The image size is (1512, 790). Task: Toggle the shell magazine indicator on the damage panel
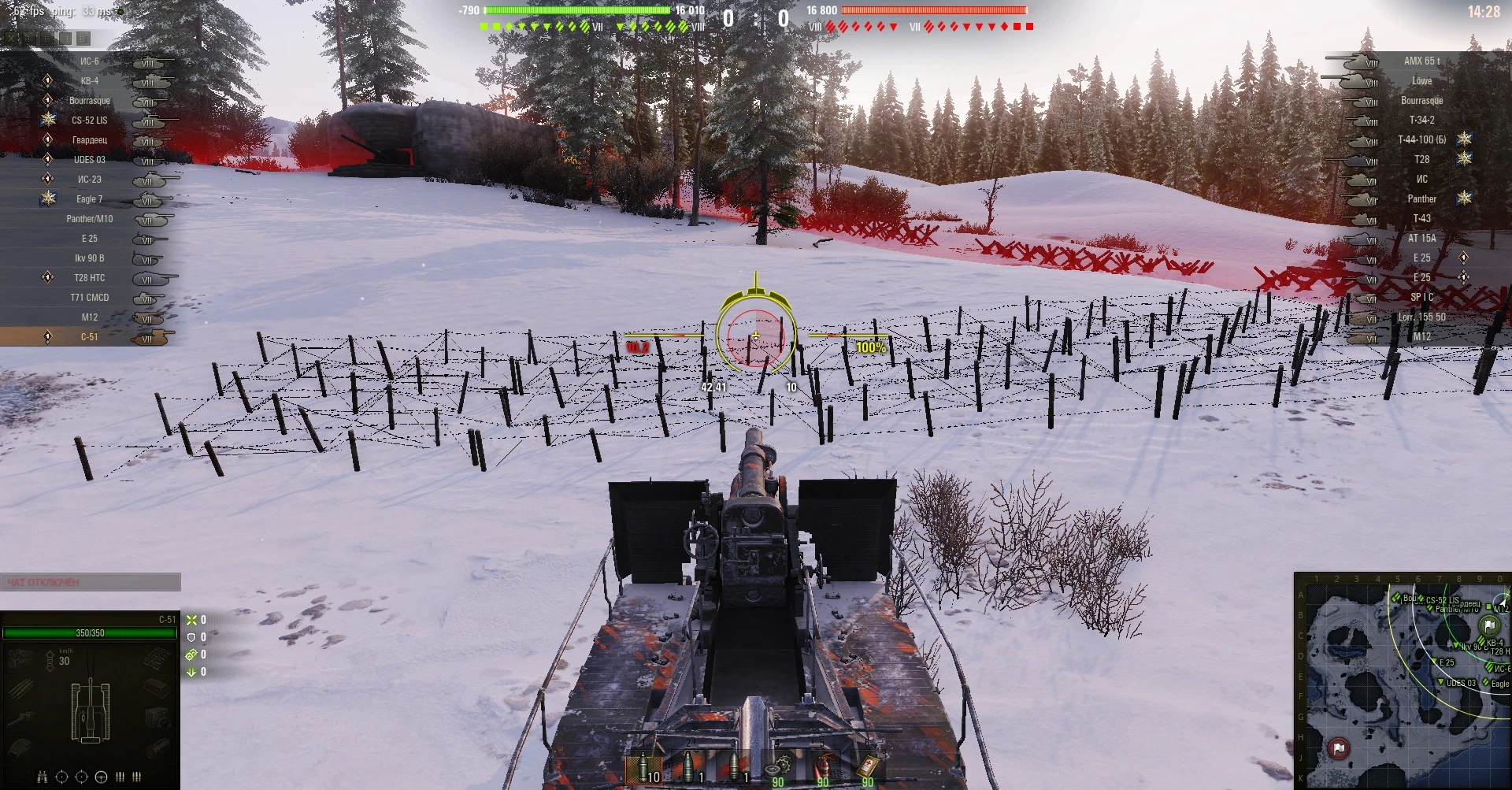(120, 777)
